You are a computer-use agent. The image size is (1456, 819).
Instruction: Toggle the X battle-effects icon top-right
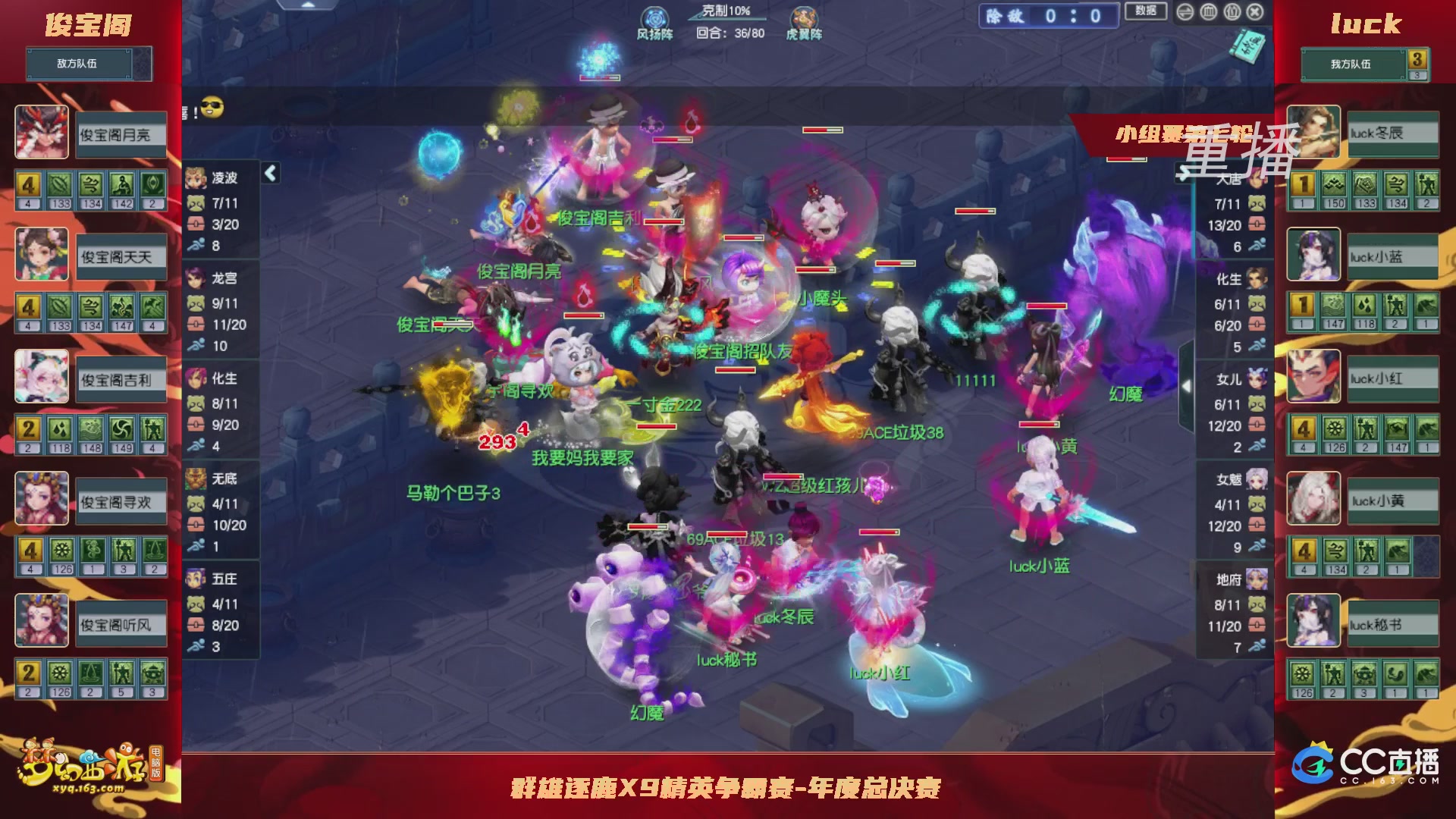[x=1256, y=12]
